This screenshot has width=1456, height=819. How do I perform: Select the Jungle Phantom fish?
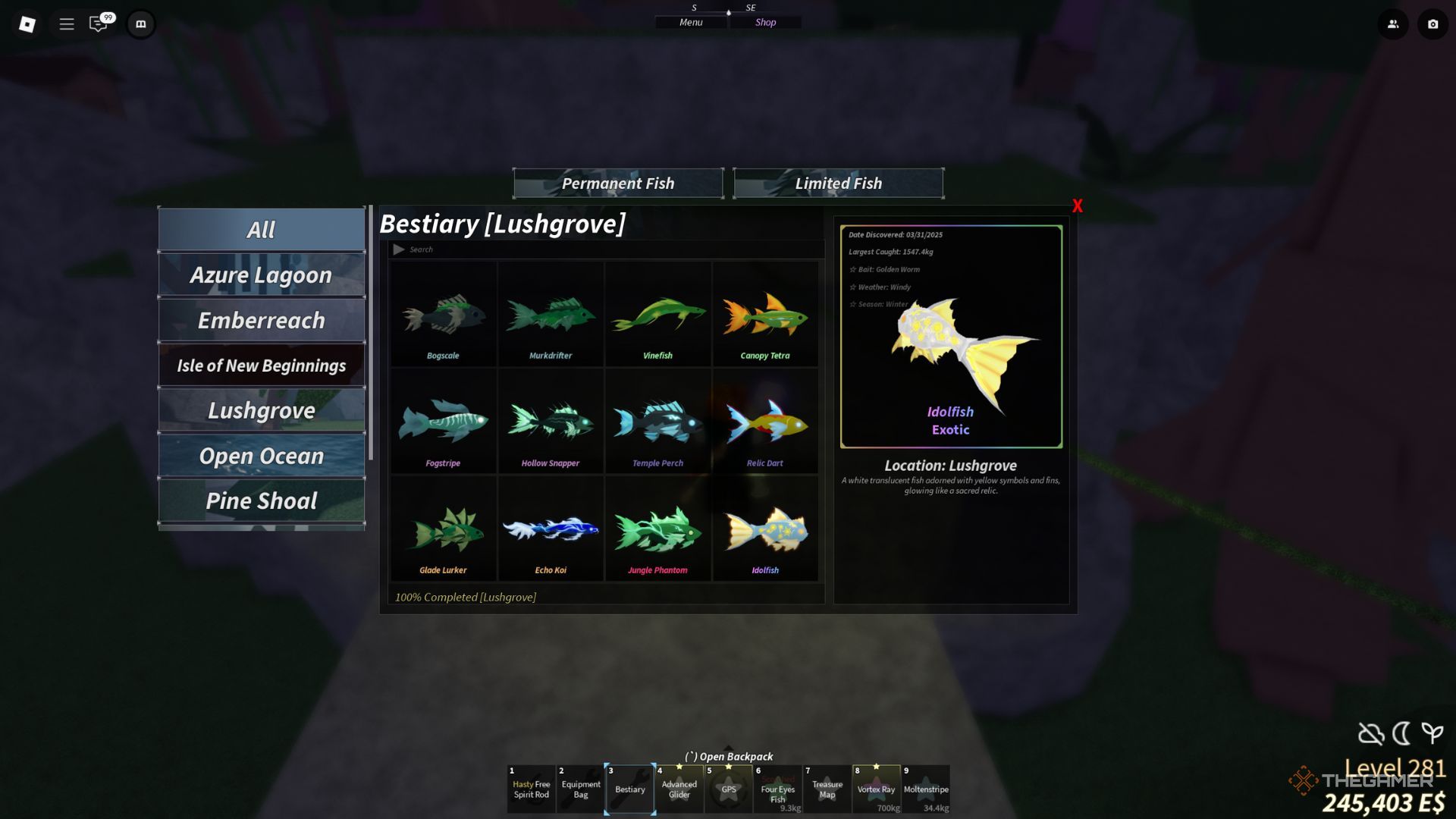657,529
